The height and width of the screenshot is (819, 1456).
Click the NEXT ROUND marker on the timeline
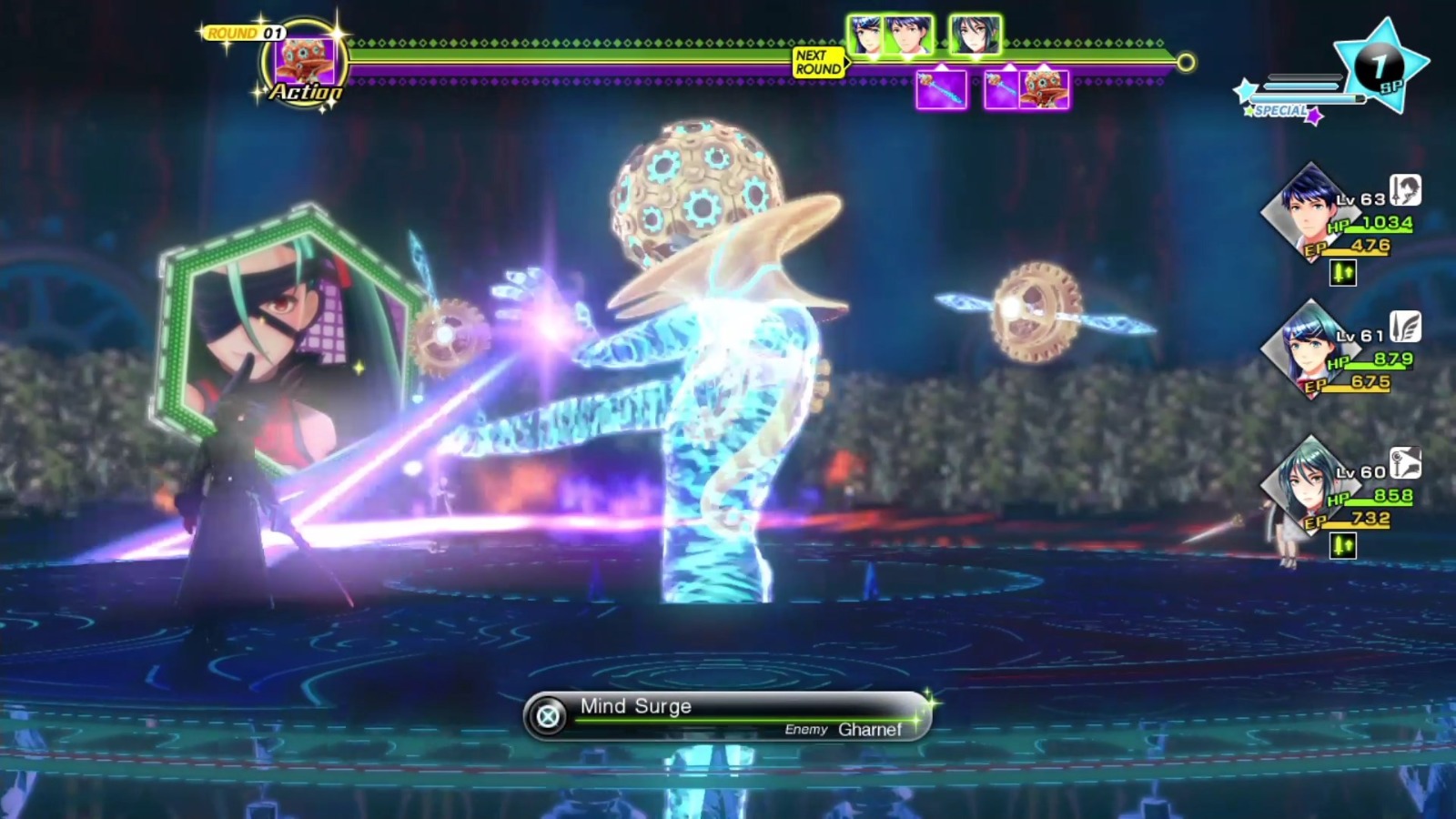tap(816, 64)
